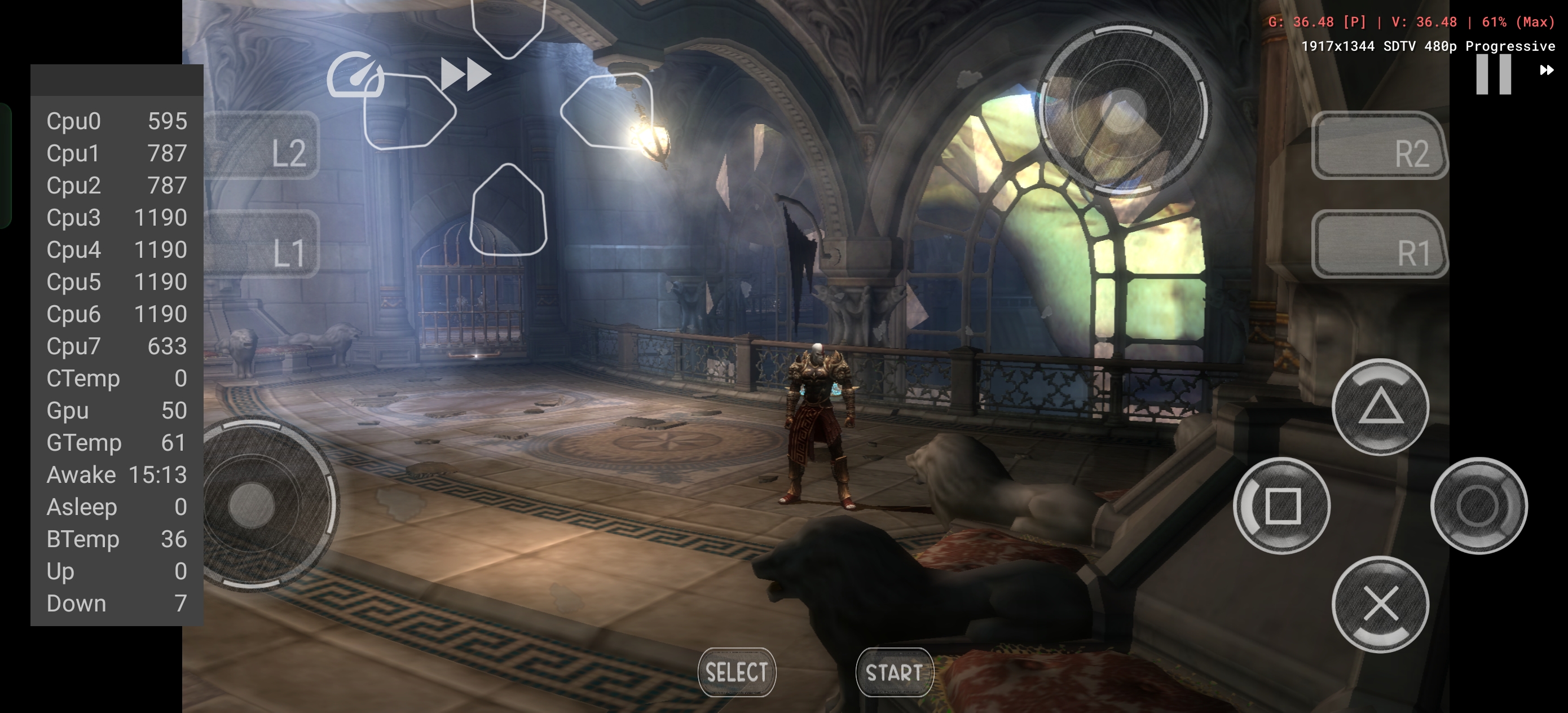Tap the R2 shoulder button
This screenshot has width=1568, height=713.
[1379, 146]
